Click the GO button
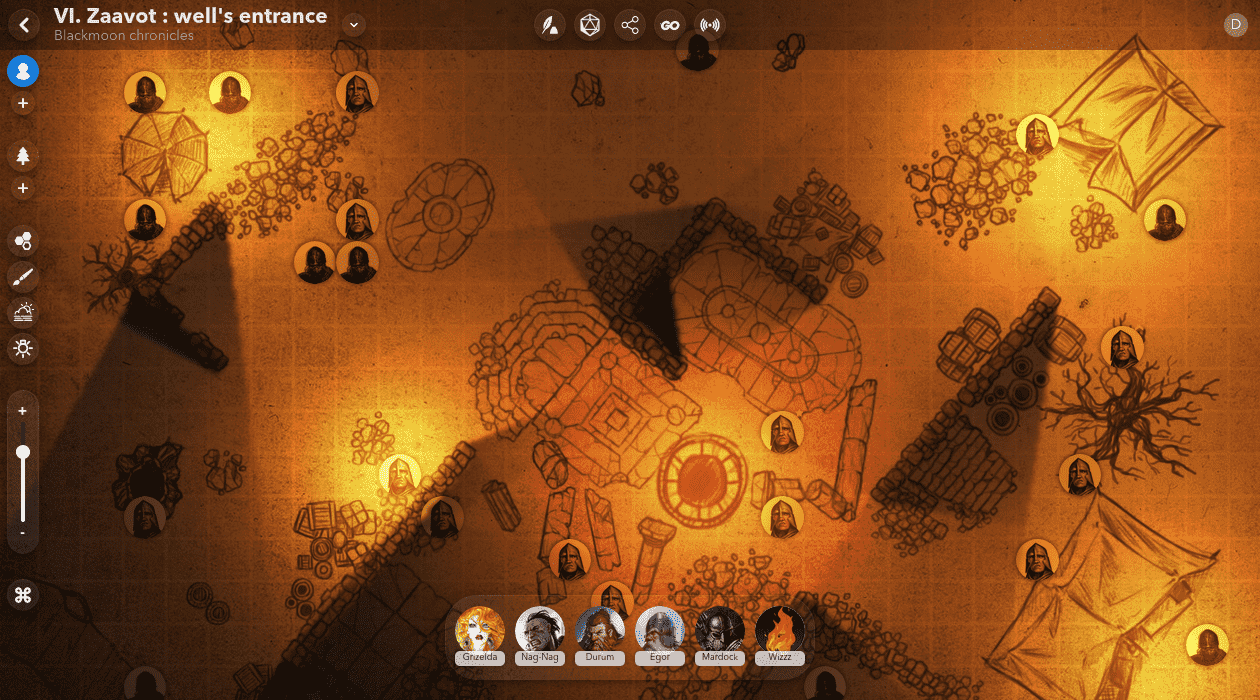Image resolution: width=1260 pixels, height=700 pixels. 670,26
